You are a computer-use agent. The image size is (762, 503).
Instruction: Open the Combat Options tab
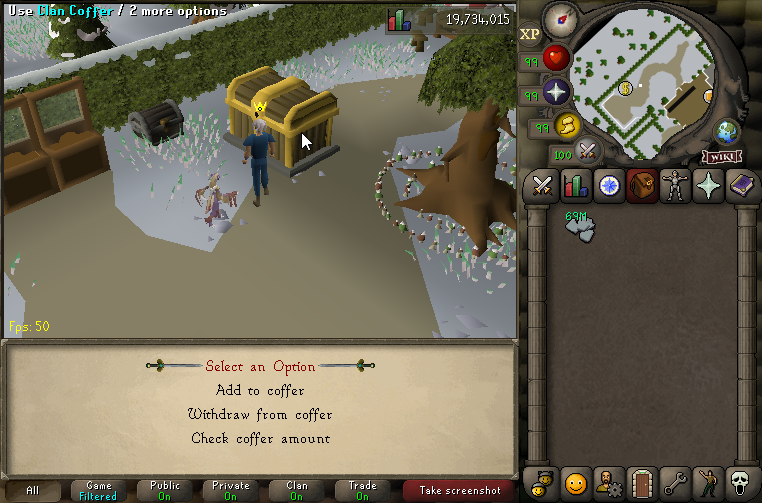[543, 186]
